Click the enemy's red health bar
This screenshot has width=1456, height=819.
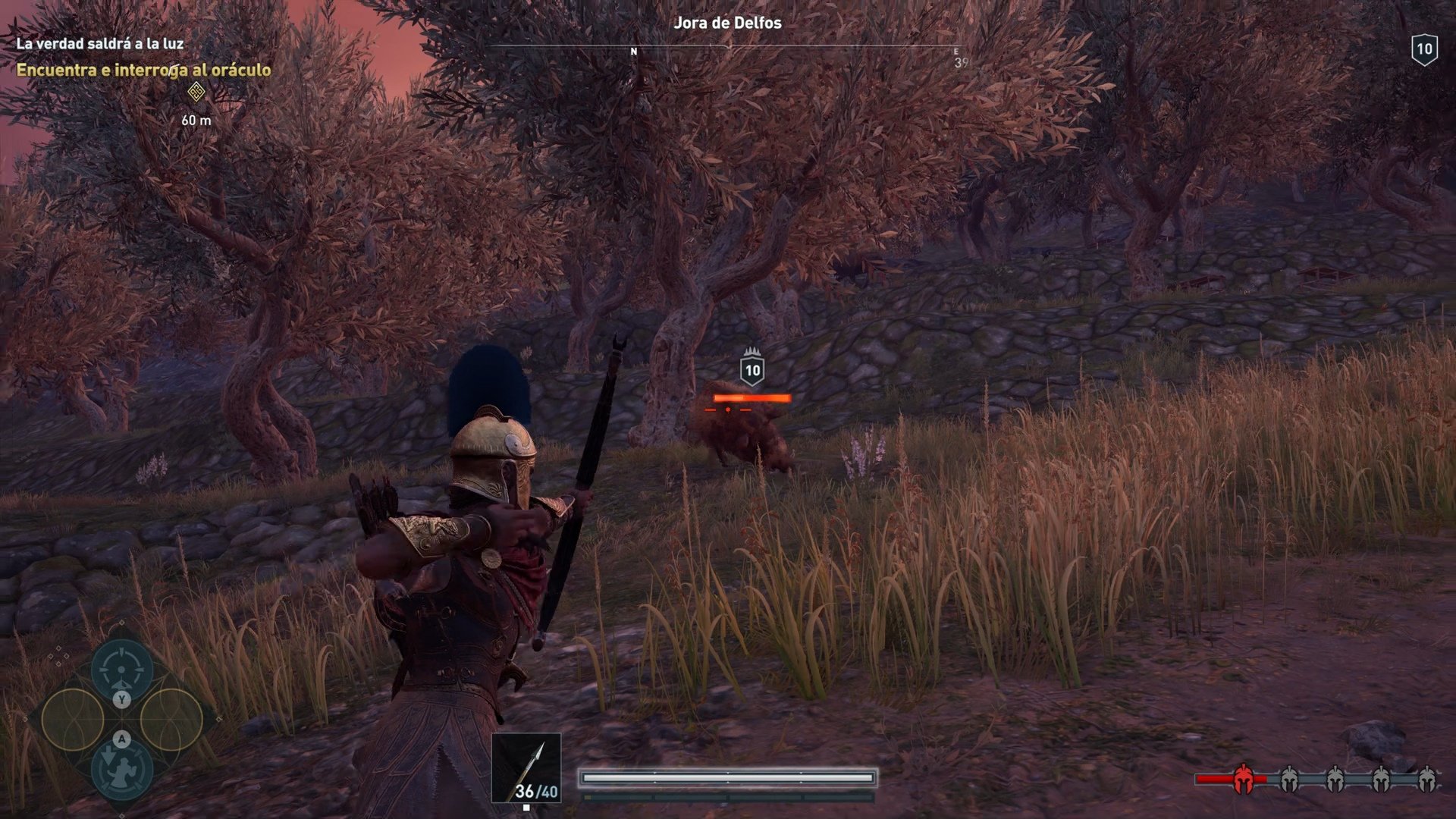point(751,397)
